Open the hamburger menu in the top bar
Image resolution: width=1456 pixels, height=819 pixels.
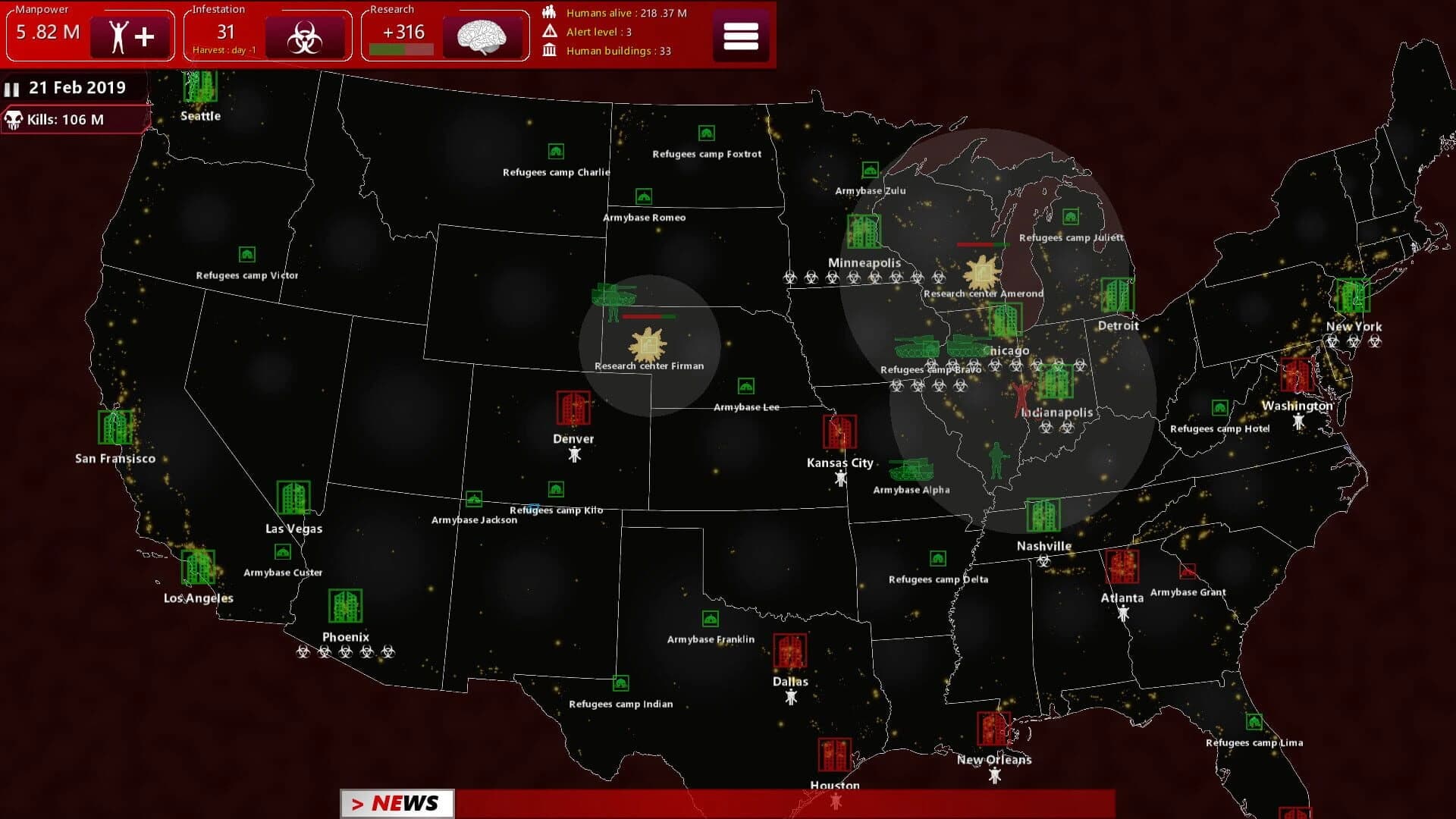tap(741, 35)
